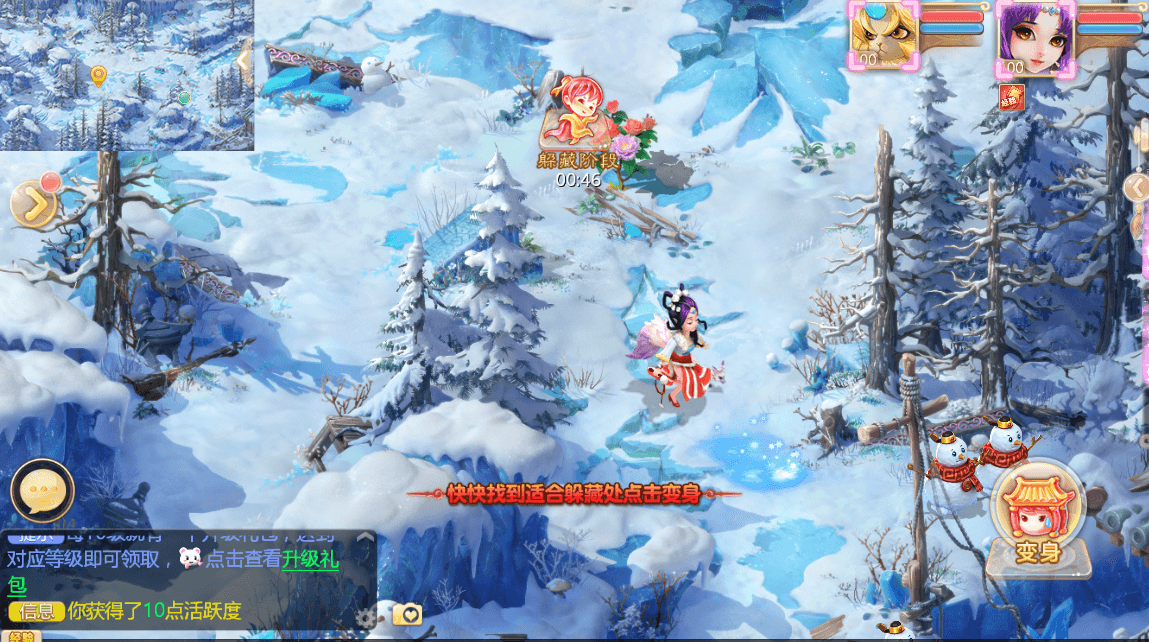
Task: Expand the right-edge arrow panel
Action: click(x=1136, y=187)
